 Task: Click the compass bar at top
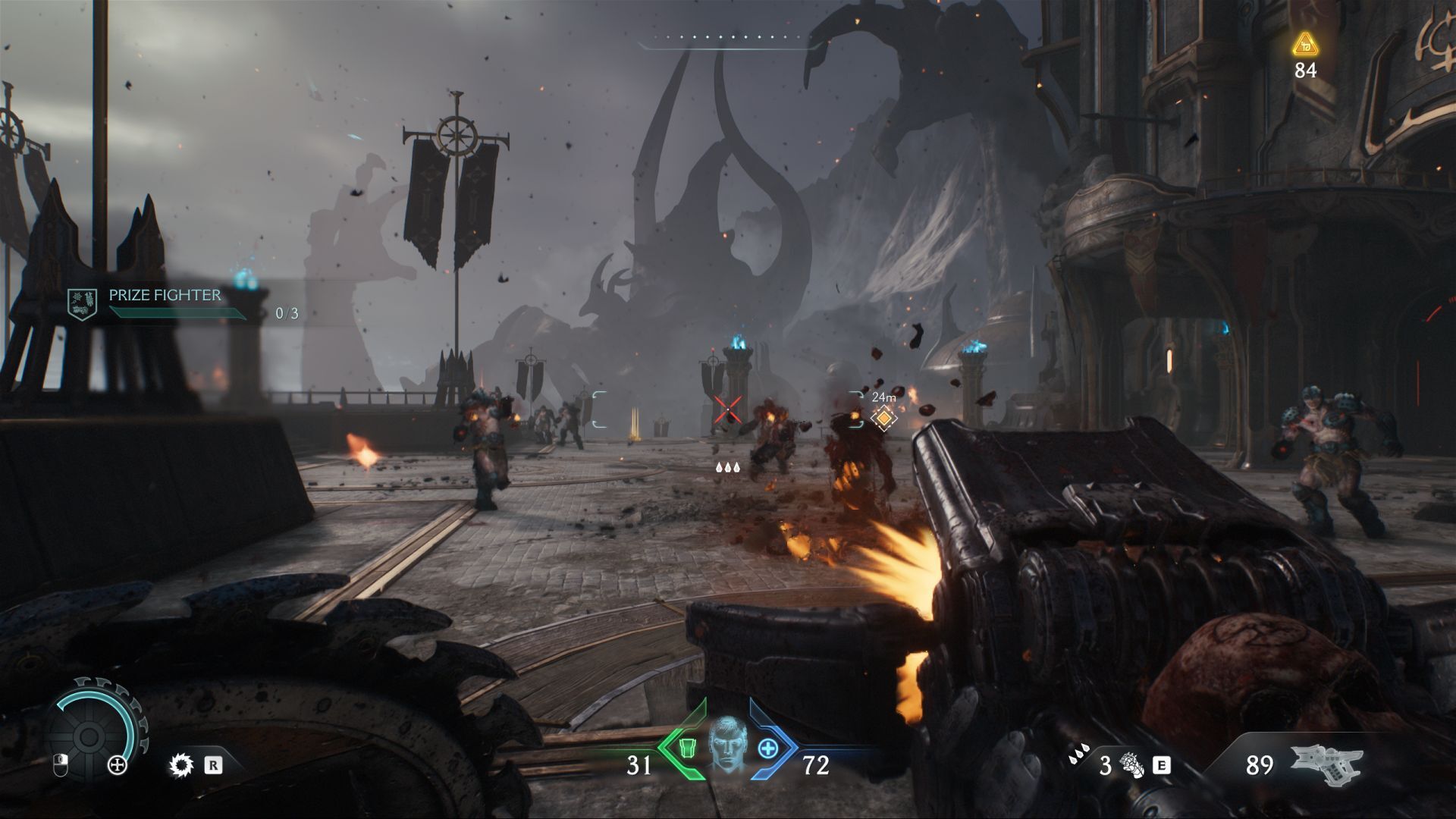pos(730,42)
